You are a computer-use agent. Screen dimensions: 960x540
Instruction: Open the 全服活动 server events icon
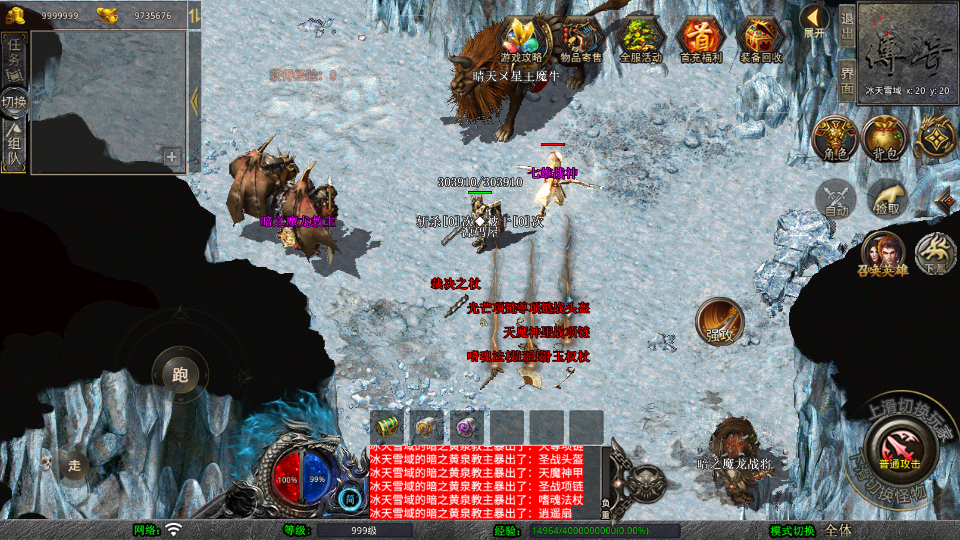tap(641, 39)
